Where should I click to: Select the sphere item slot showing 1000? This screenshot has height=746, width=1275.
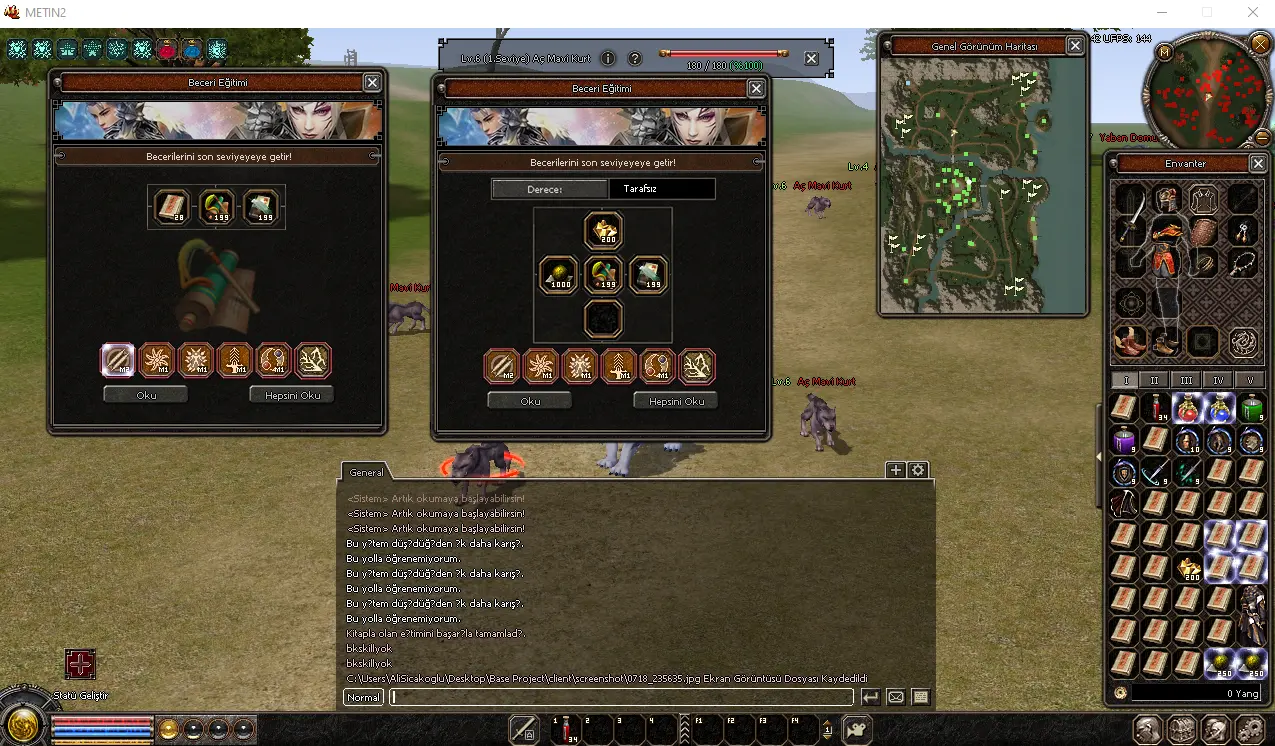[558, 275]
